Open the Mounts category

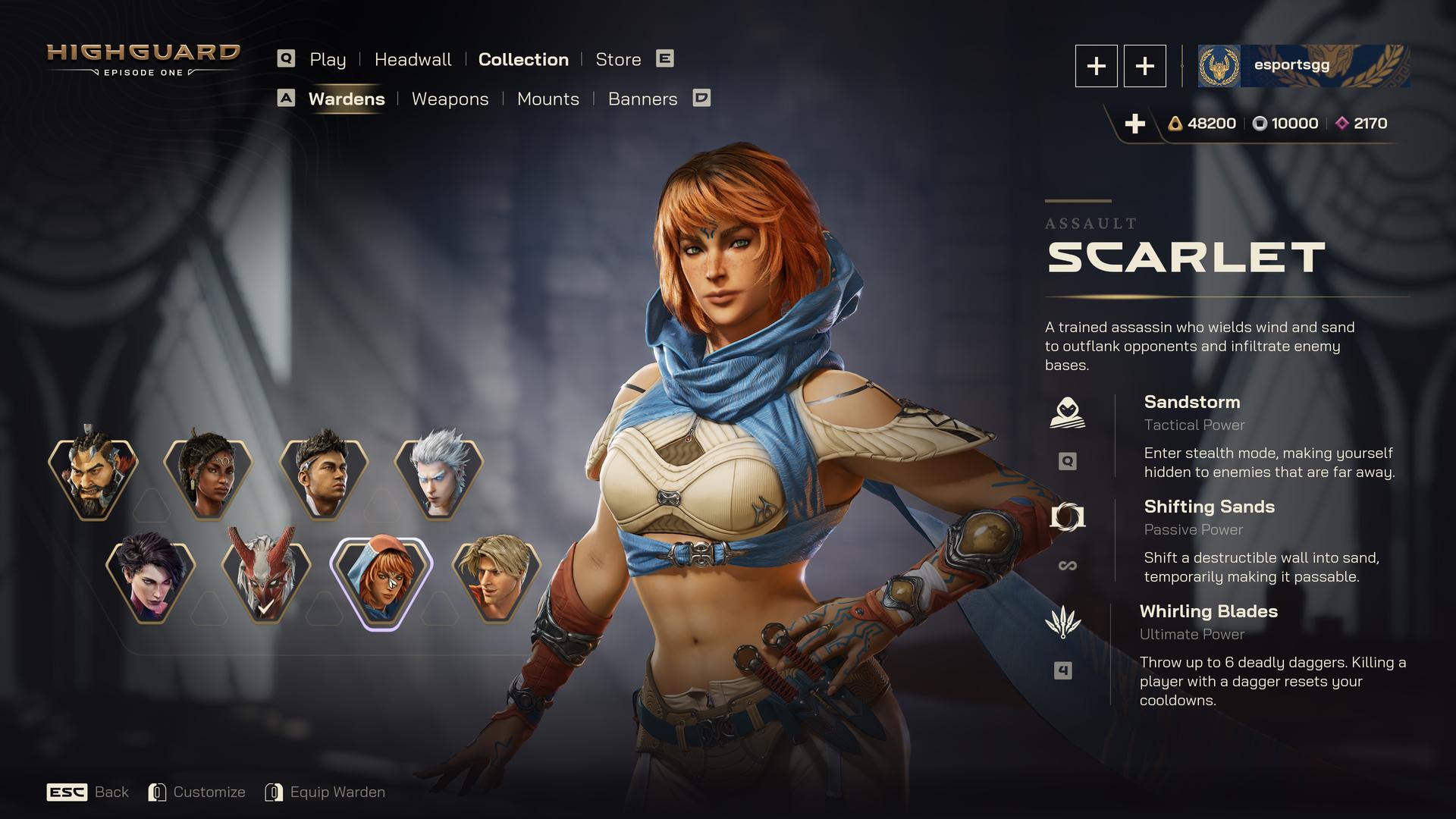pyautogui.click(x=548, y=99)
